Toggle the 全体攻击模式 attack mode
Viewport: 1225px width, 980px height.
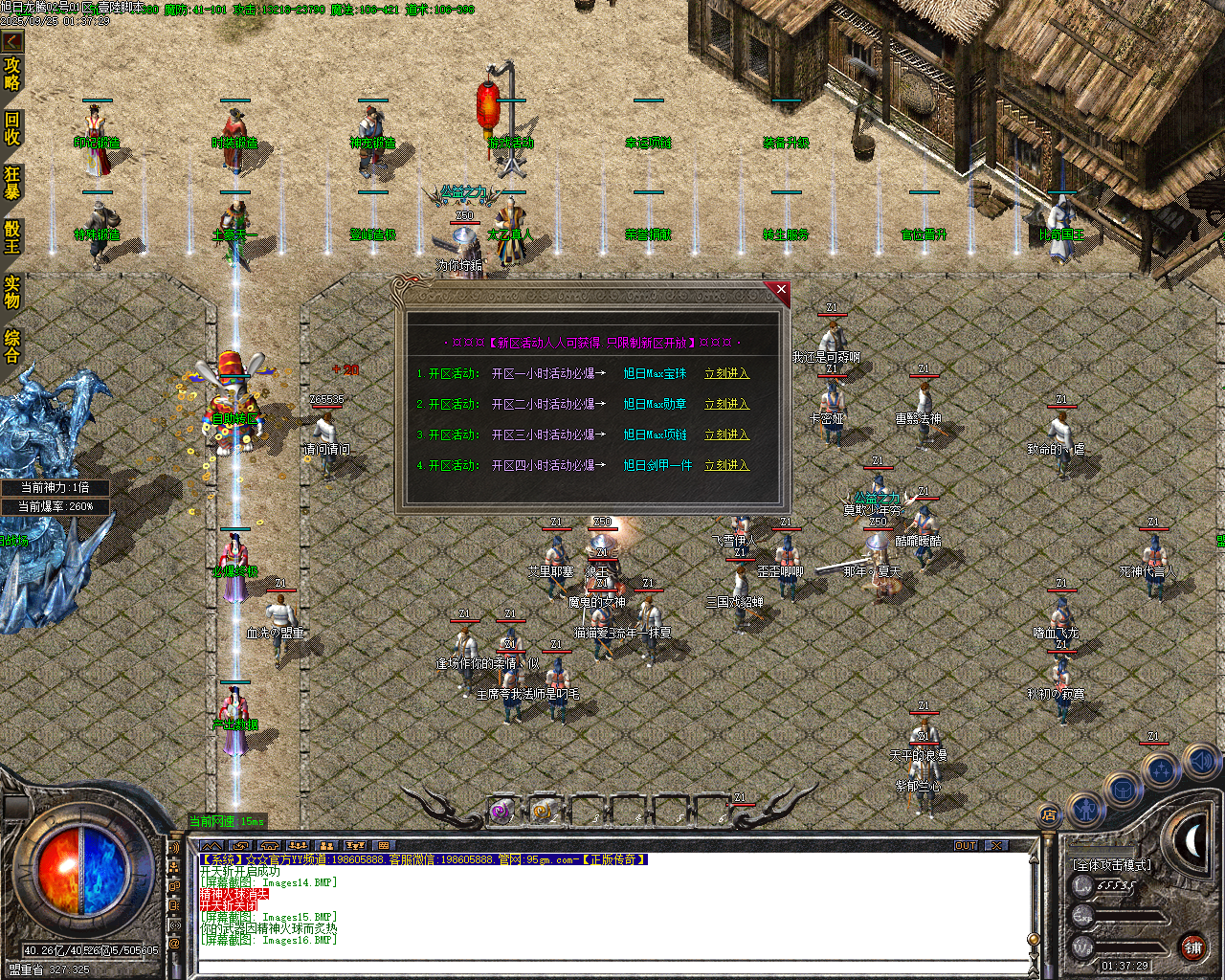(1112, 864)
